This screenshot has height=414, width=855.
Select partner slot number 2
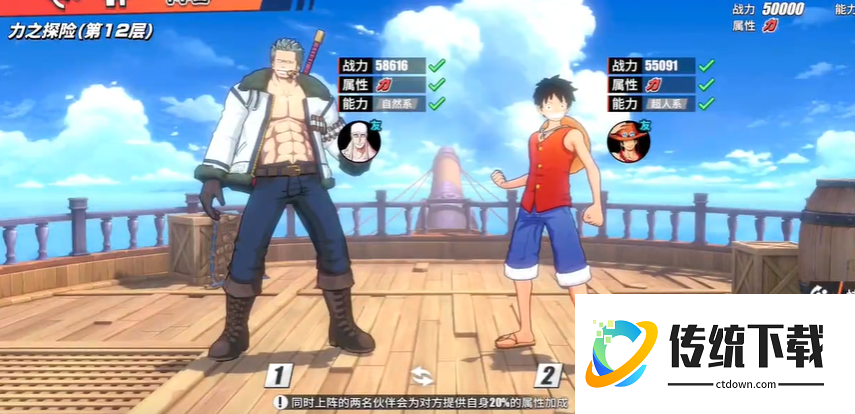[x=548, y=376]
